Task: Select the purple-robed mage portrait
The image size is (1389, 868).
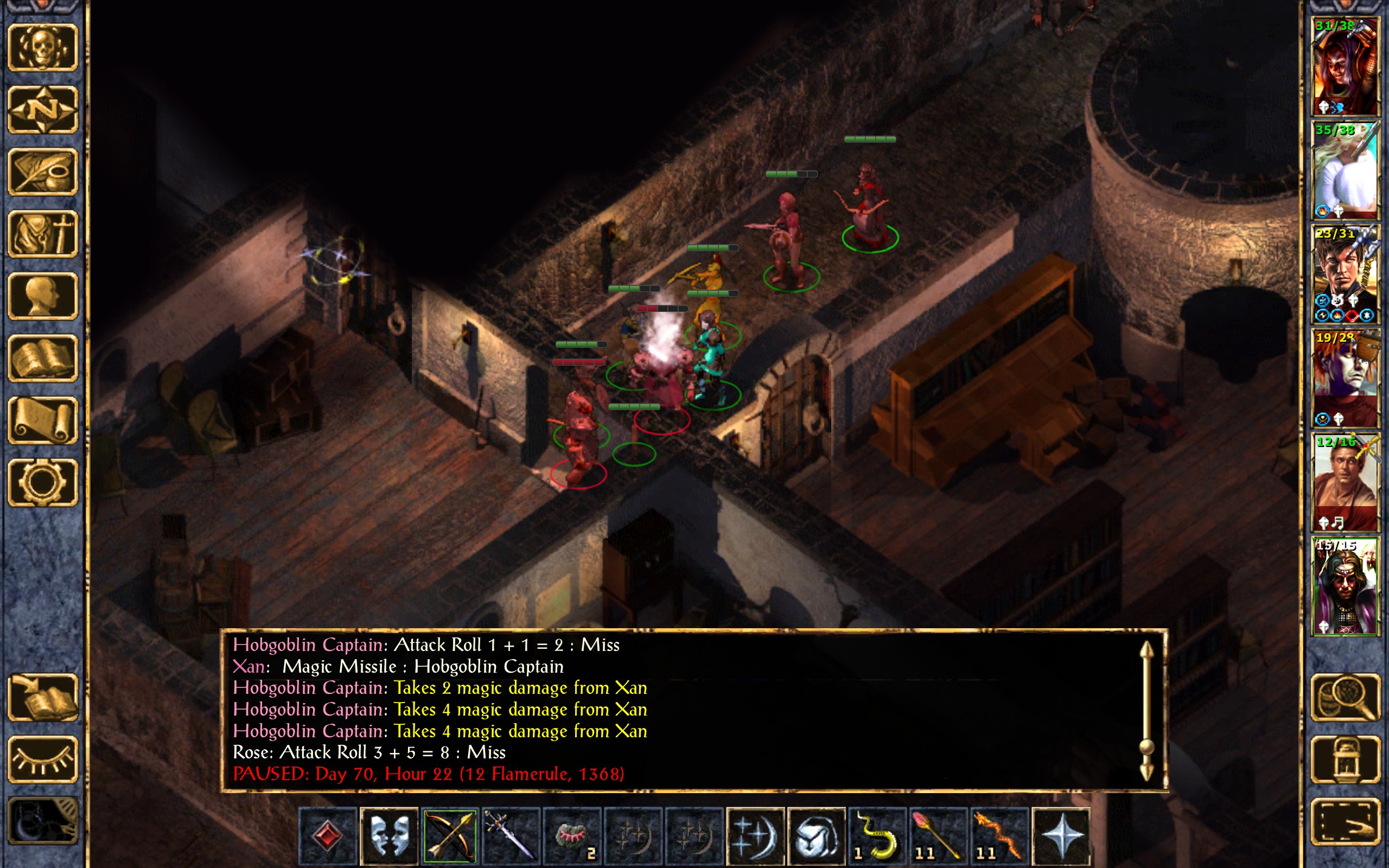Action: tap(1346, 585)
